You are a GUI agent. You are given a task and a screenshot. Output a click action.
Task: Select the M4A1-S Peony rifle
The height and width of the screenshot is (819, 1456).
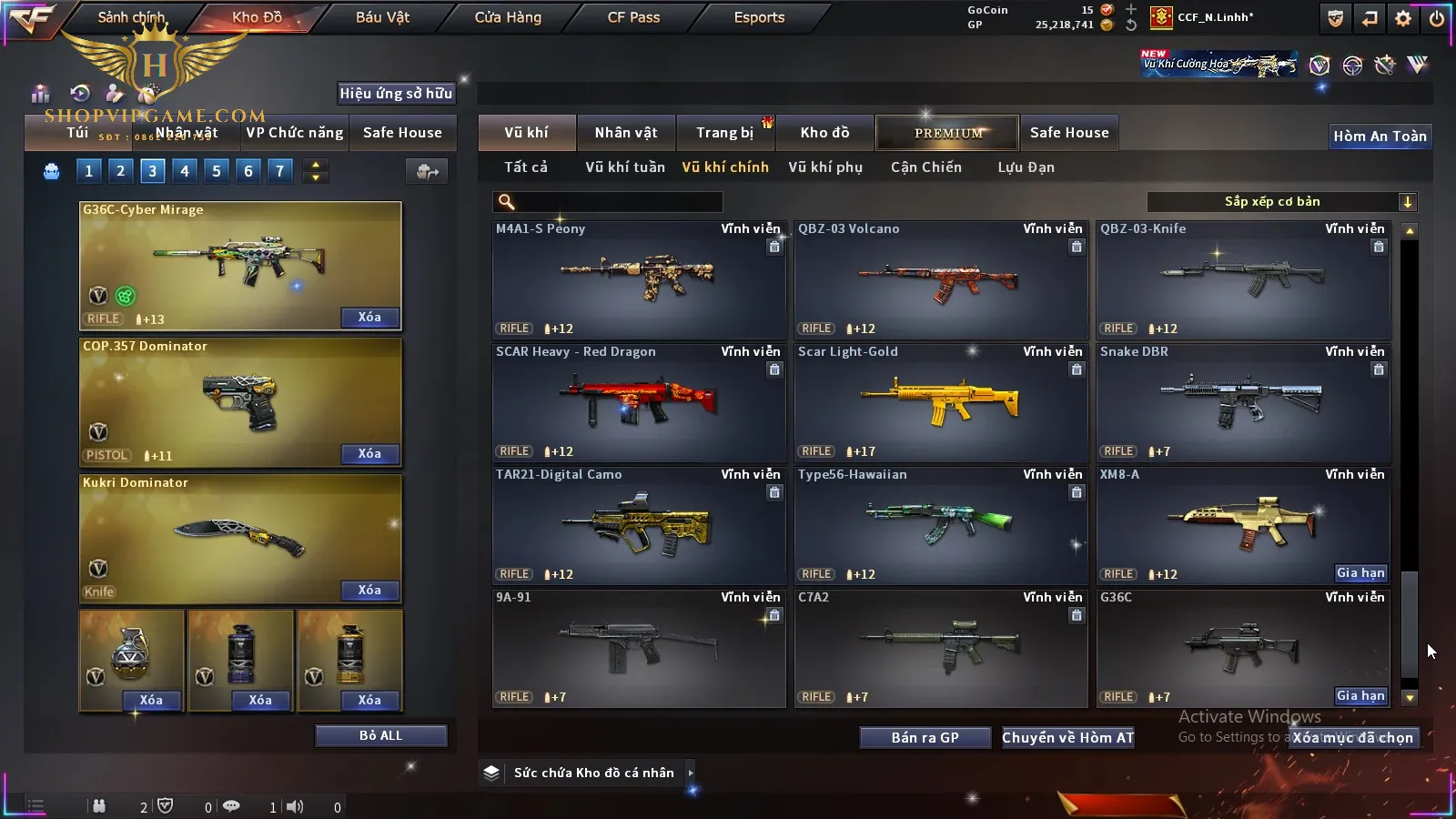pos(638,279)
